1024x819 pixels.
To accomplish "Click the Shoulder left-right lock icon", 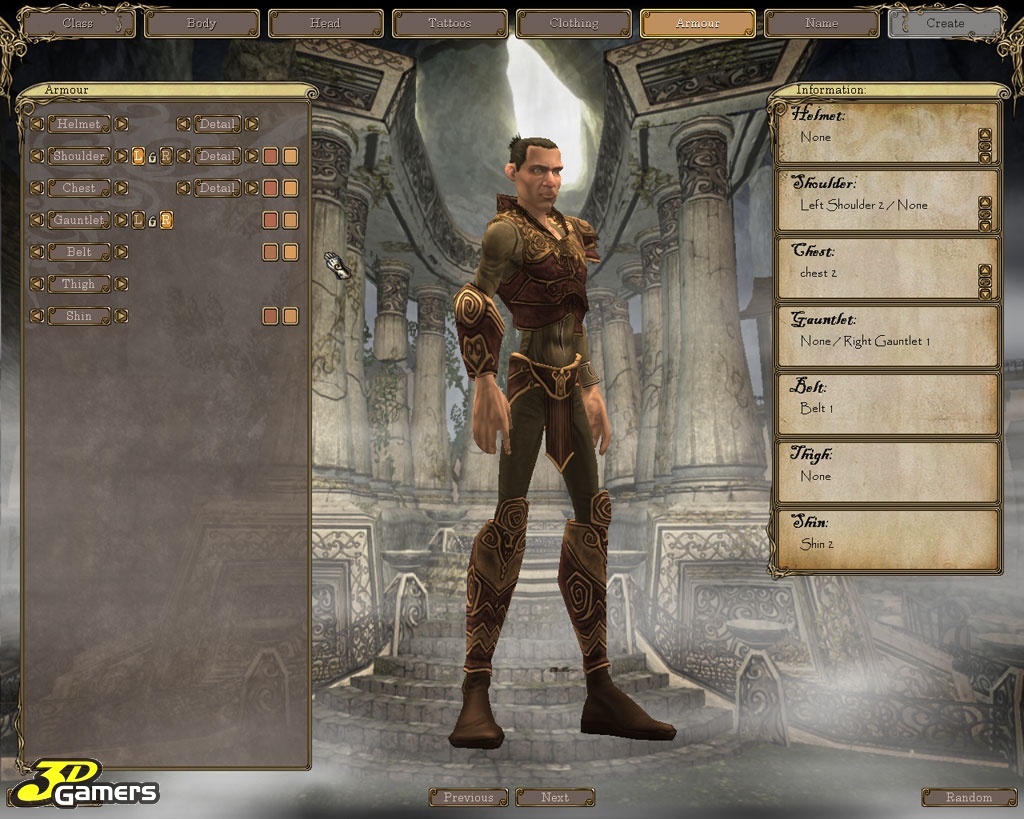I will click(152, 156).
